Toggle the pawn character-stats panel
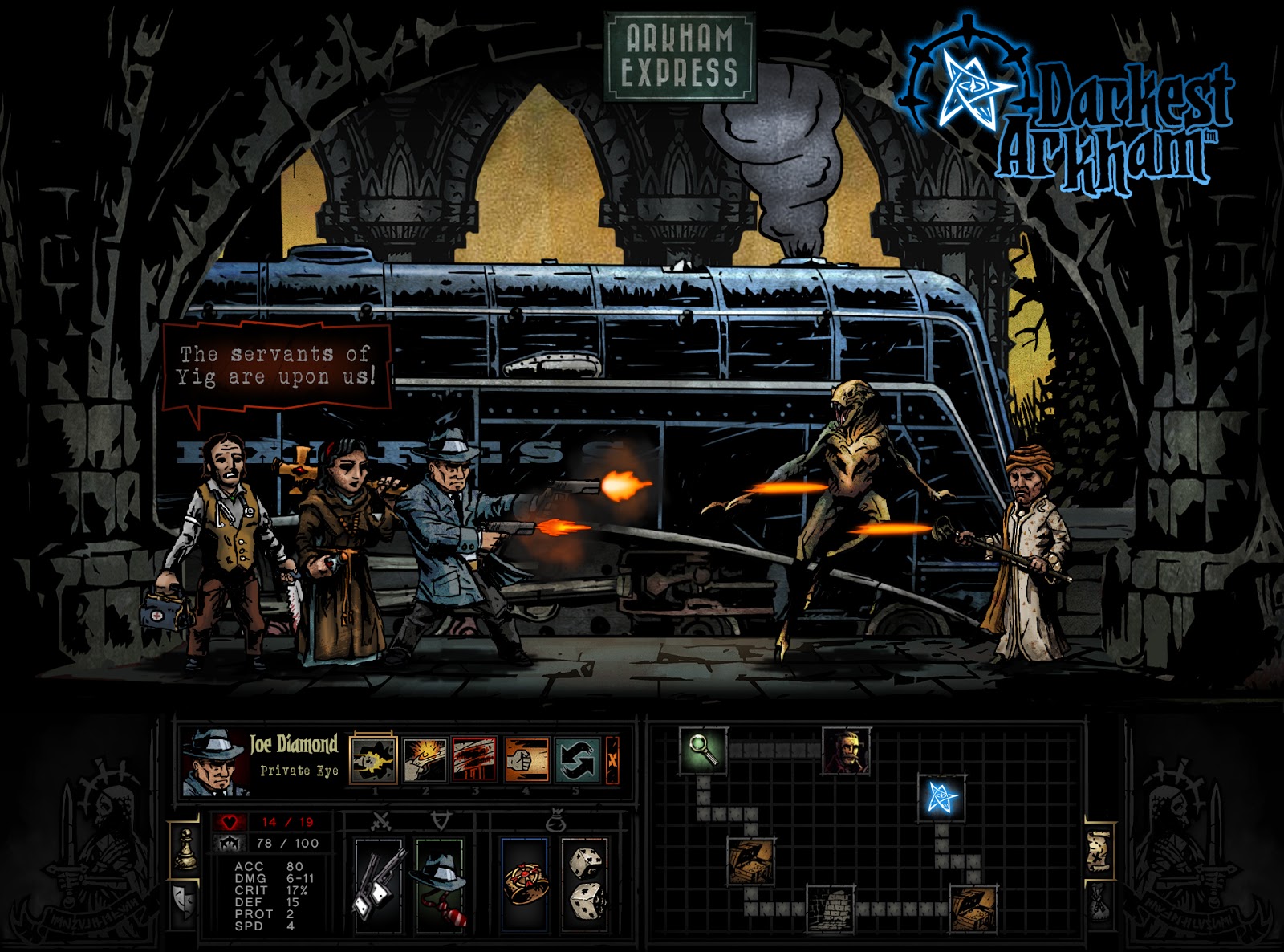The width and height of the screenshot is (1284, 952). click(187, 849)
